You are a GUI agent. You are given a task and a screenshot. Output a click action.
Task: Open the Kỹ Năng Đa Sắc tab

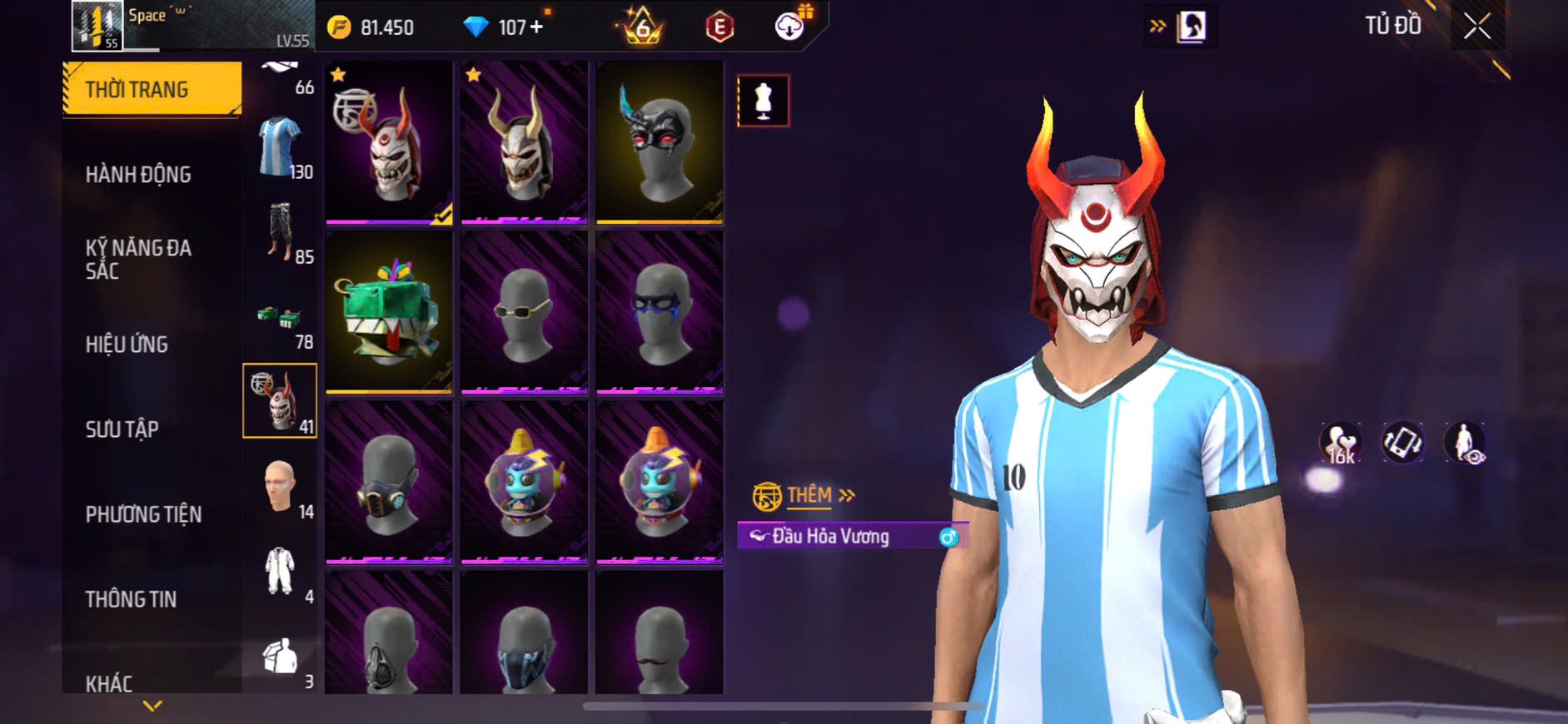tap(138, 259)
